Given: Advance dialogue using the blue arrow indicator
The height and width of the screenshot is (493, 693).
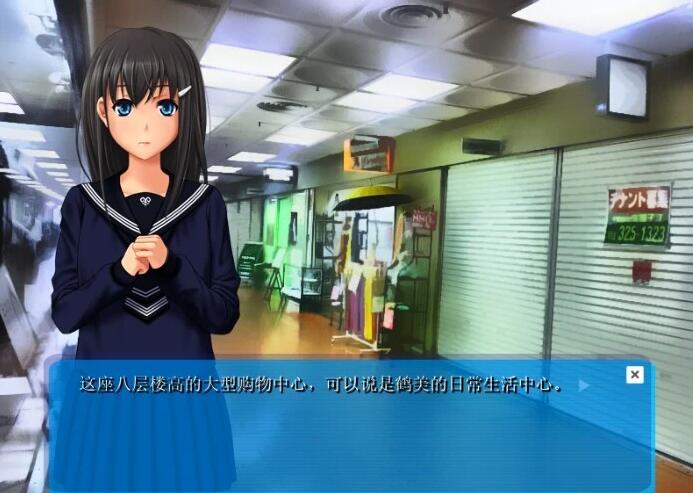Looking at the screenshot, I should pyautogui.click(x=584, y=385).
